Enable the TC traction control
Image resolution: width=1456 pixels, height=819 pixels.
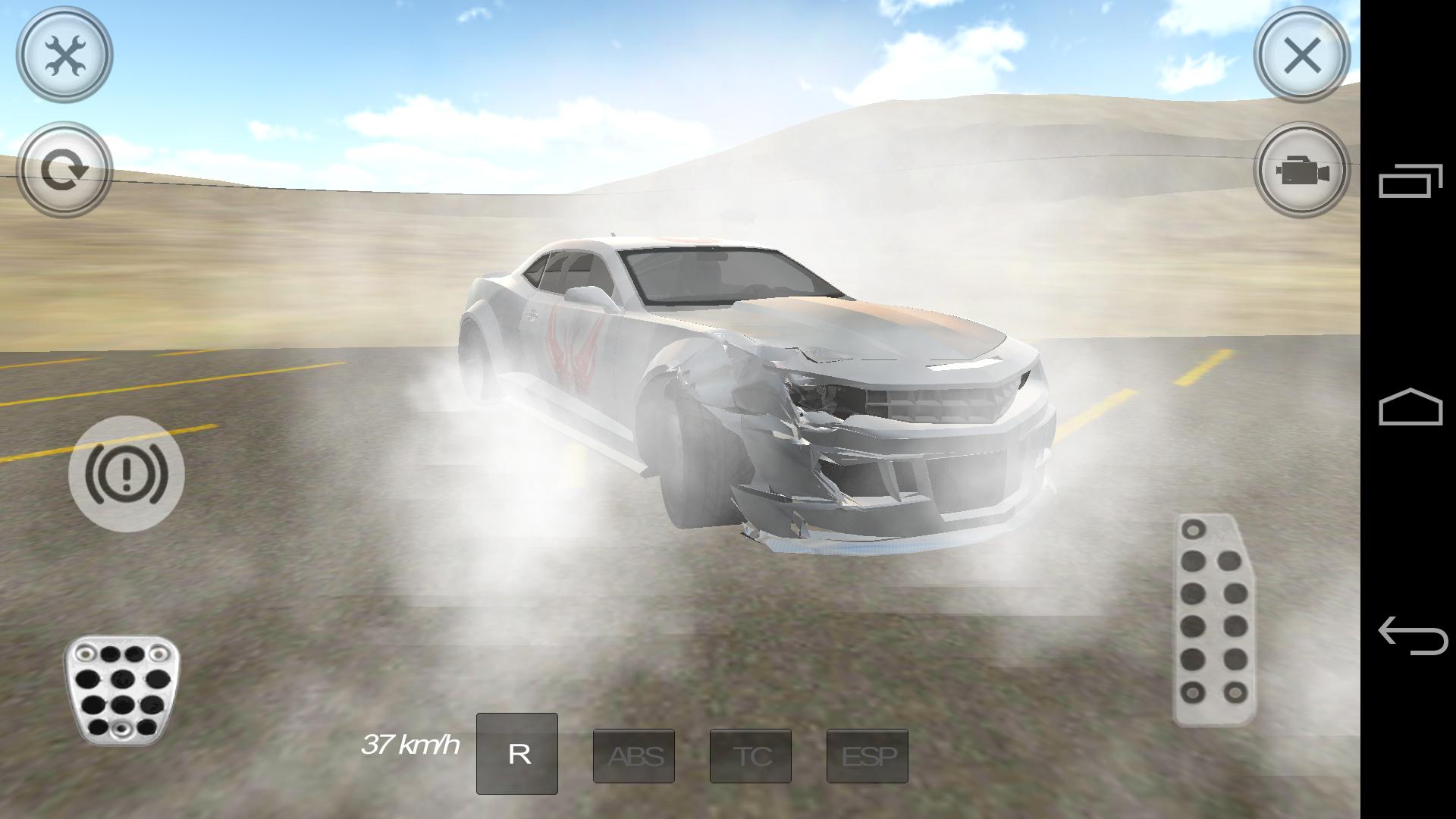[751, 755]
